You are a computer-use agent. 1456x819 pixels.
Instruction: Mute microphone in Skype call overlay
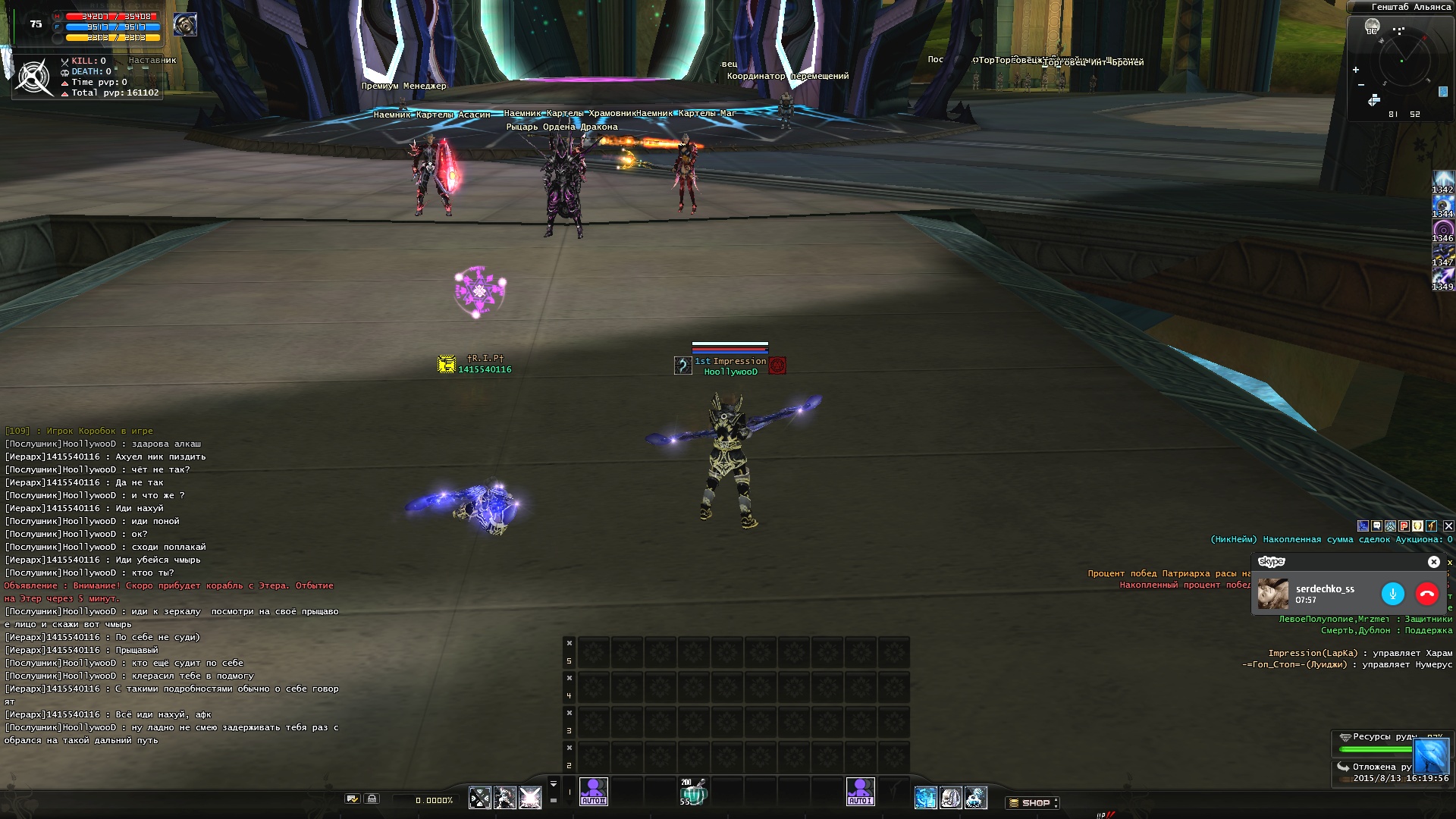pyautogui.click(x=1392, y=594)
